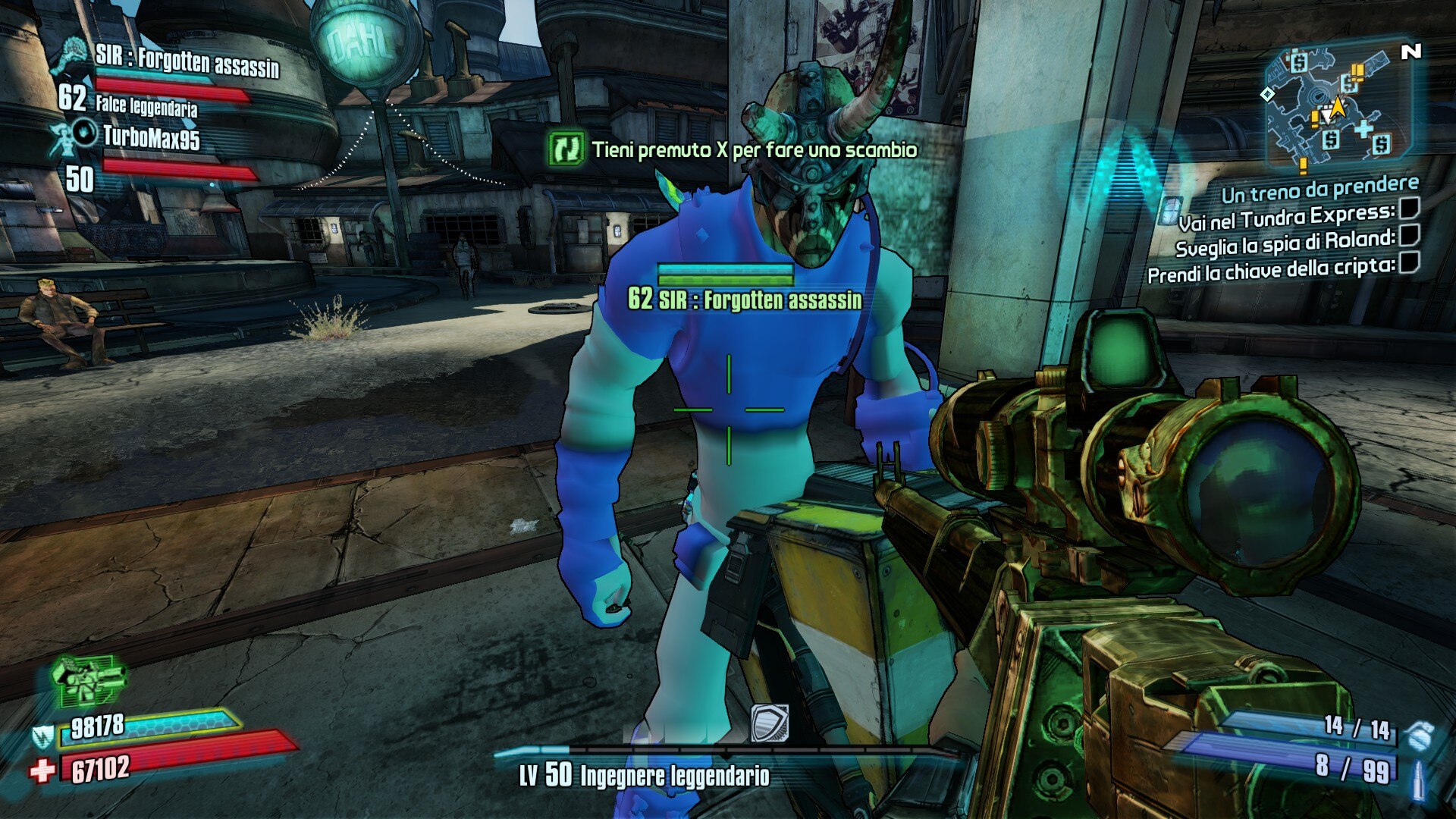Check the "Sveglia la spia di Roland" objective

1409,235
